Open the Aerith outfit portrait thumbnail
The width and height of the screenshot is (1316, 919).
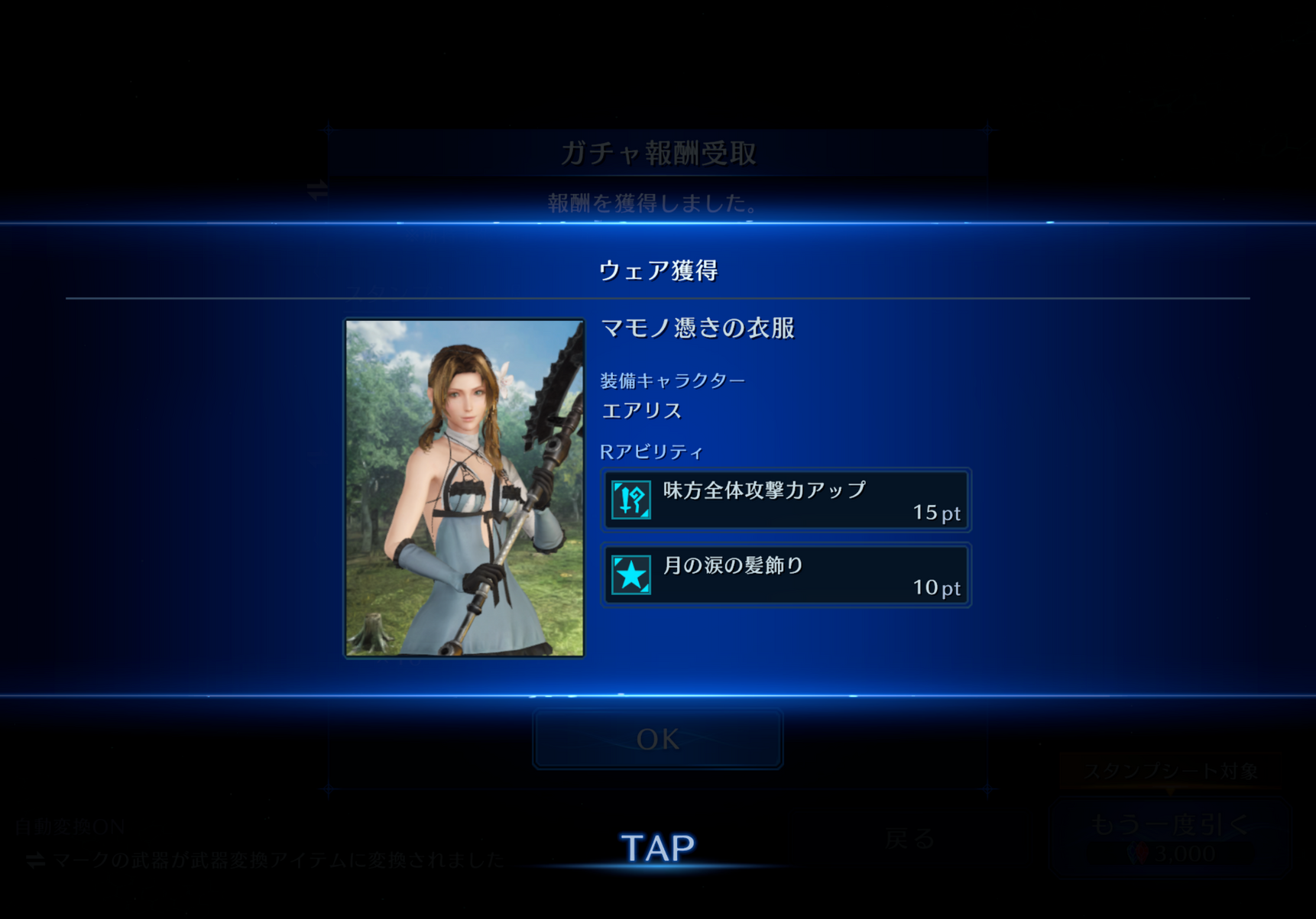465,487
